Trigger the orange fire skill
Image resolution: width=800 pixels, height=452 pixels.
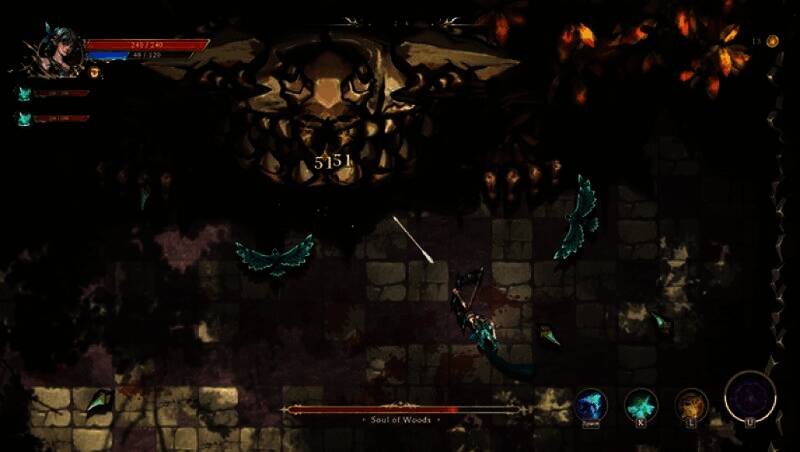pyautogui.click(x=692, y=405)
